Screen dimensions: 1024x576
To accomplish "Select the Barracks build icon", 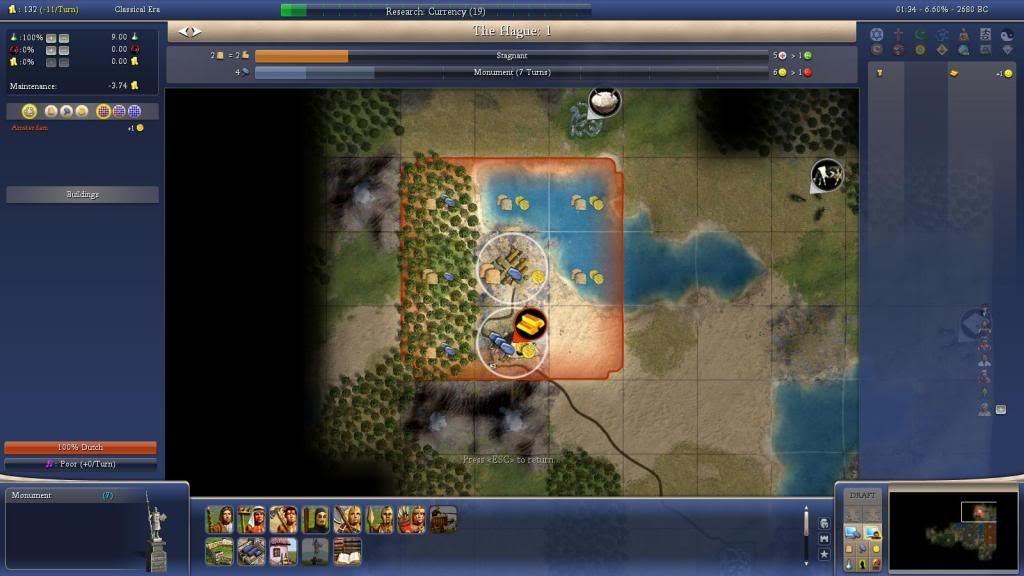I will click(251, 551).
